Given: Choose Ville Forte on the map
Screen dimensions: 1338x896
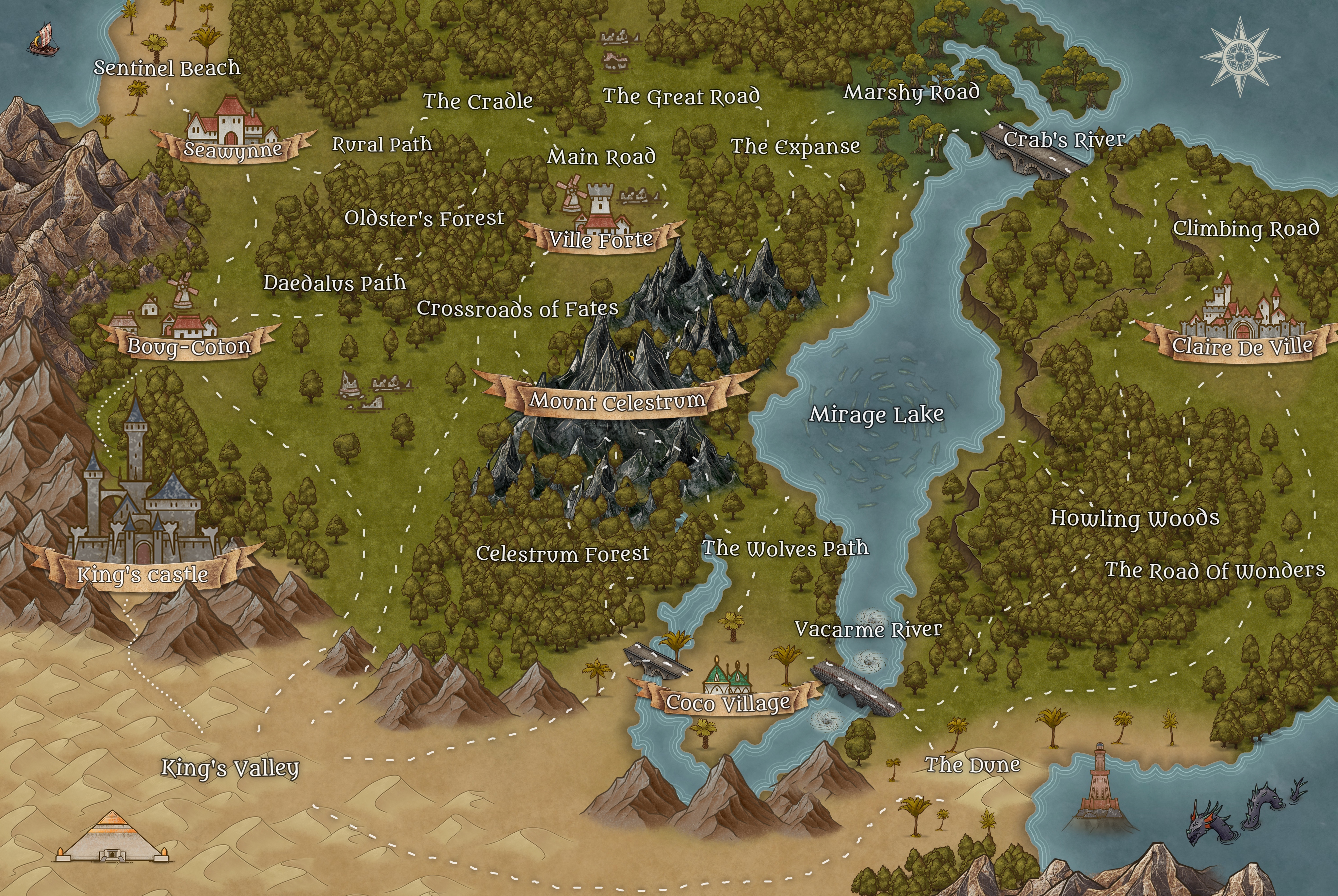Looking at the screenshot, I should pos(601,239).
